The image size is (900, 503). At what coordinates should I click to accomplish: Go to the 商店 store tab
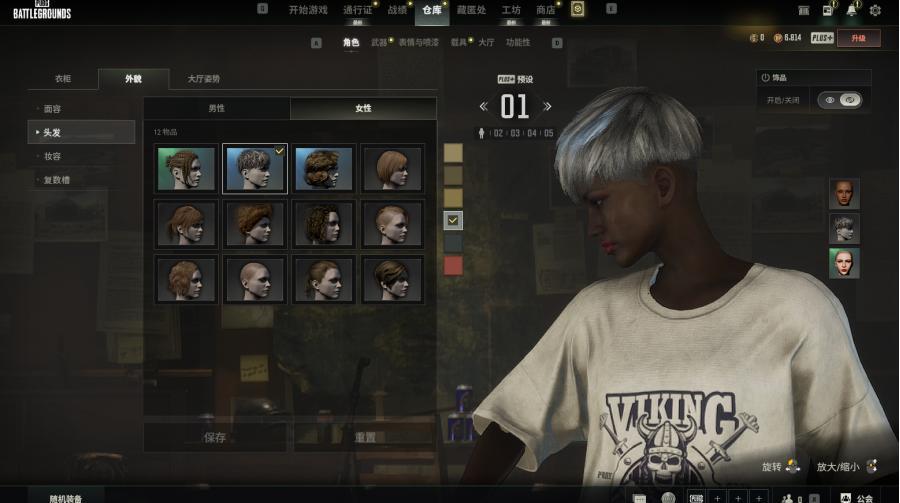pyautogui.click(x=545, y=10)
